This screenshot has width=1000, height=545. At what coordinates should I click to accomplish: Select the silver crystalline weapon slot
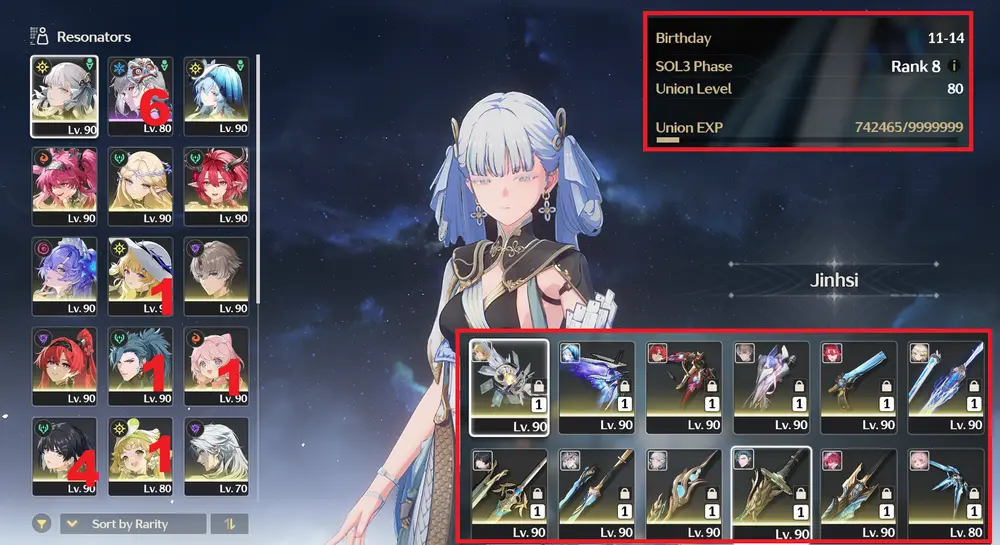click(509, 385)
